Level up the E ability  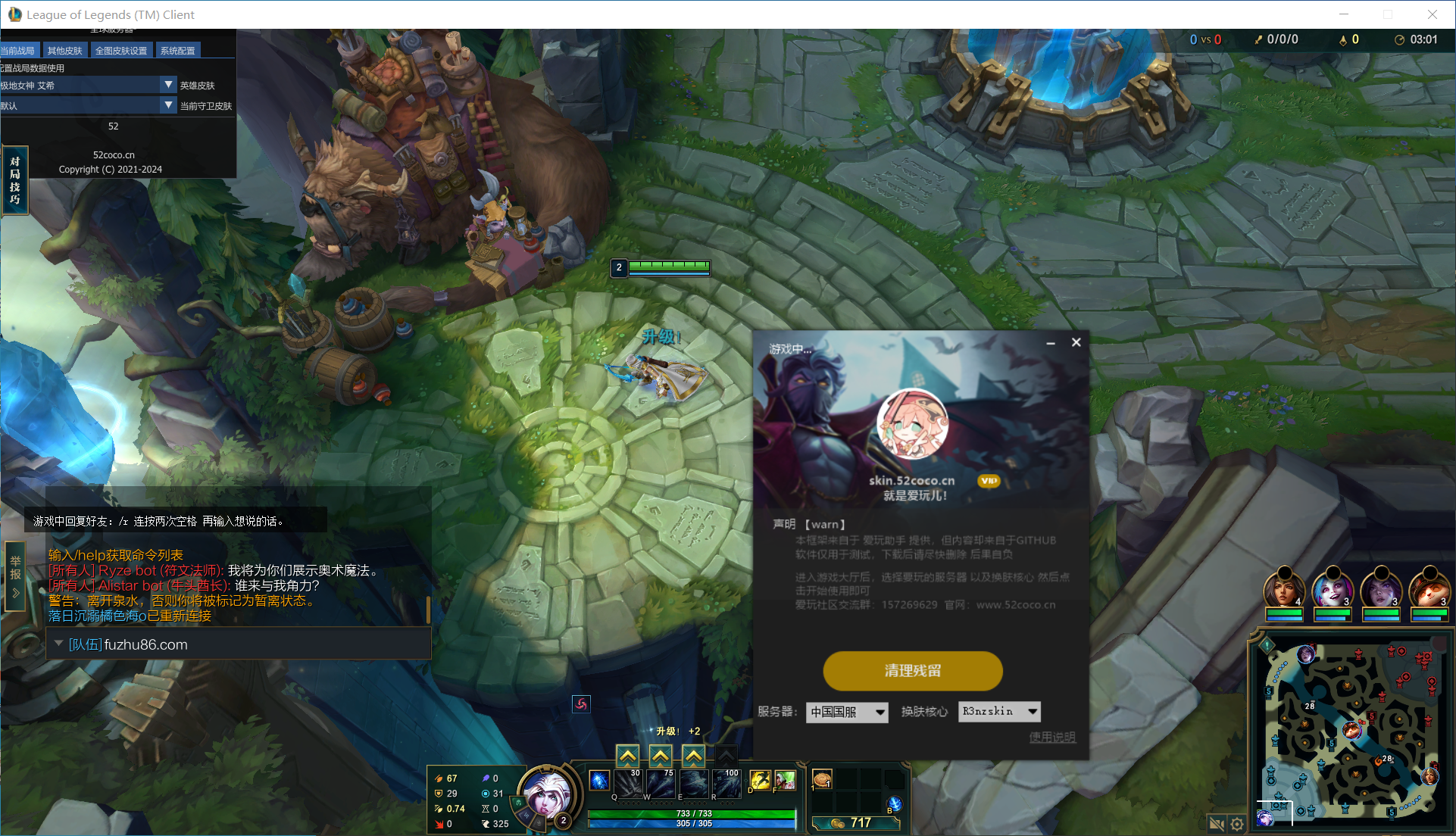pos(693,755)
